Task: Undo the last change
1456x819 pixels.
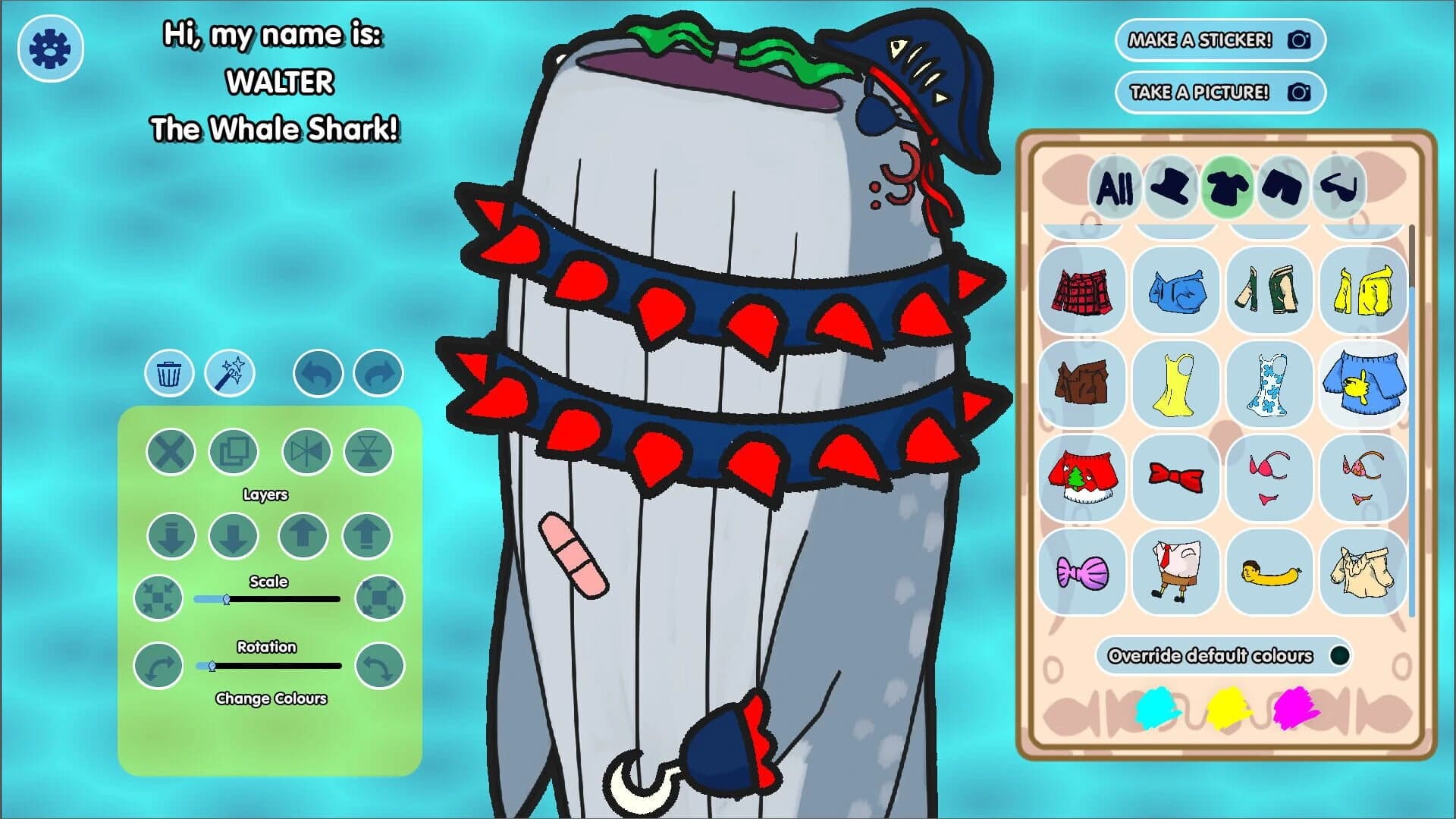Action: tap(318, 372)
